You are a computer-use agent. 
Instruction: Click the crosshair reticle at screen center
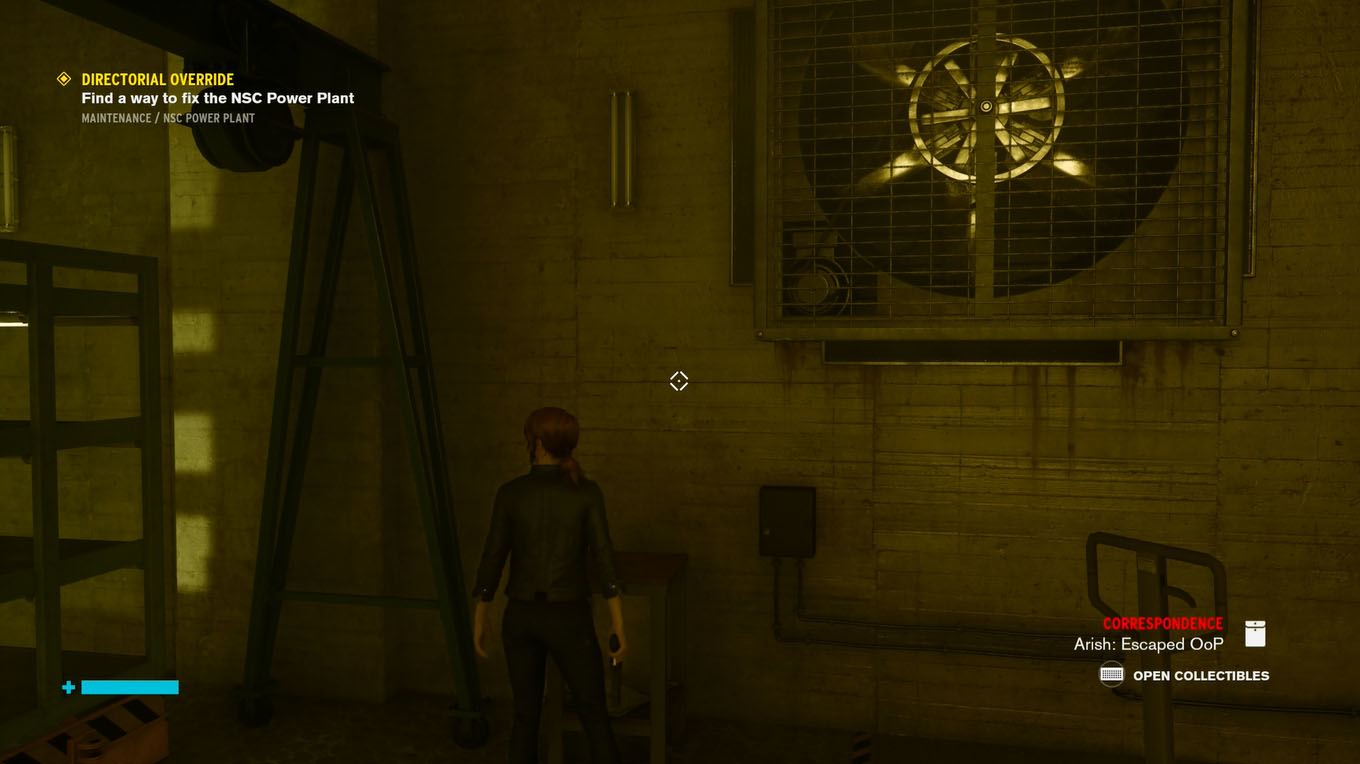pos(679,380)
